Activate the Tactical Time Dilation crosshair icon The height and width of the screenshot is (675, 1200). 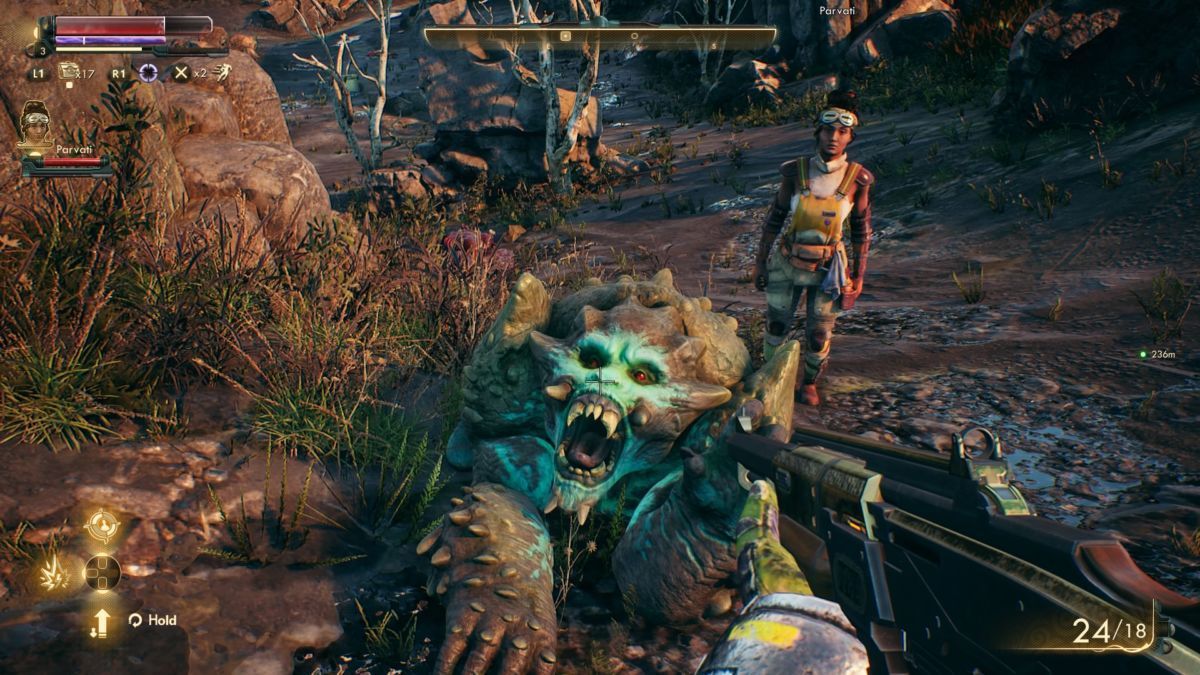point(148,72)
